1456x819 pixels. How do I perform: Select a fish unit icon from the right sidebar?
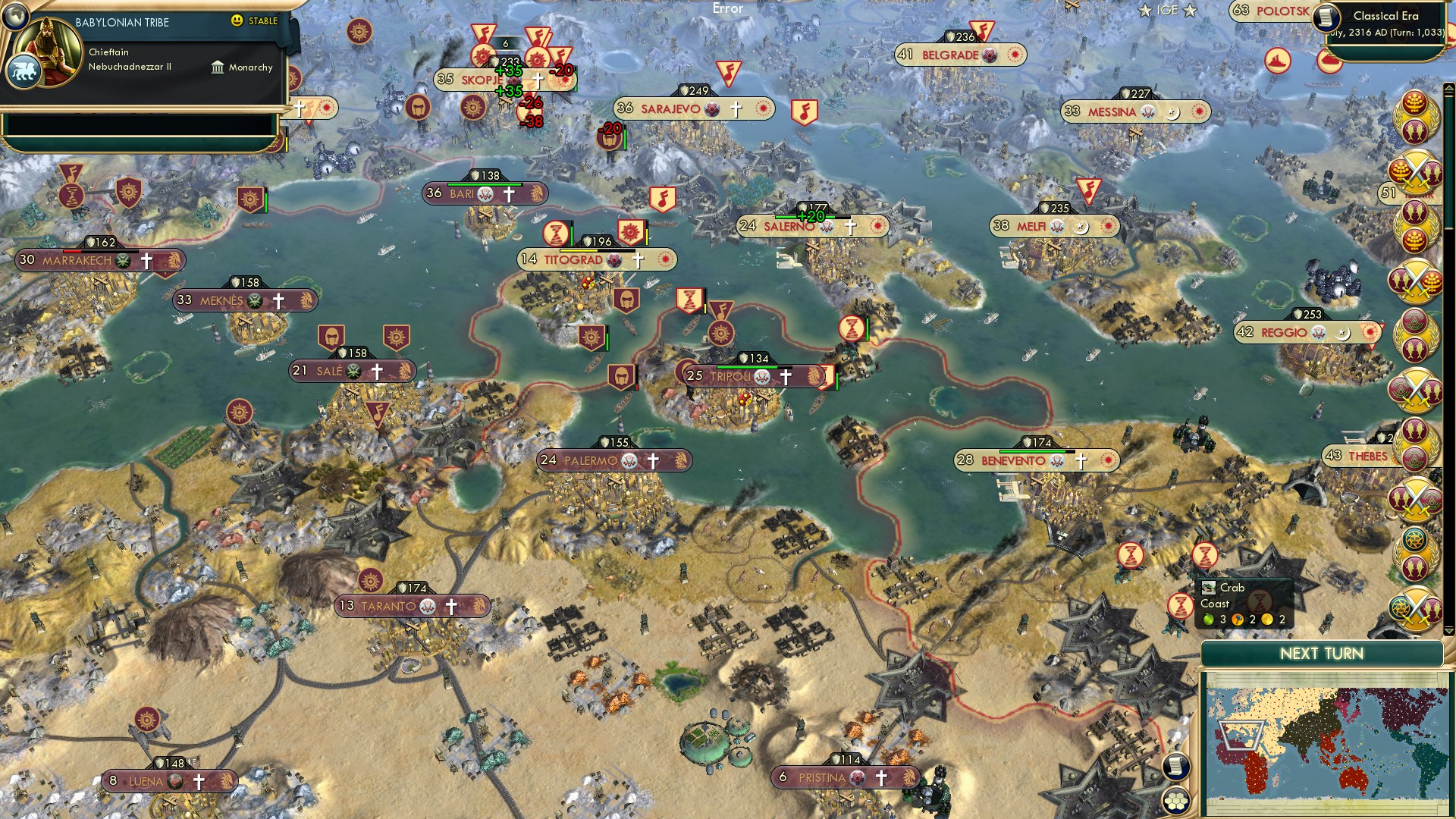pos(1413,130)
